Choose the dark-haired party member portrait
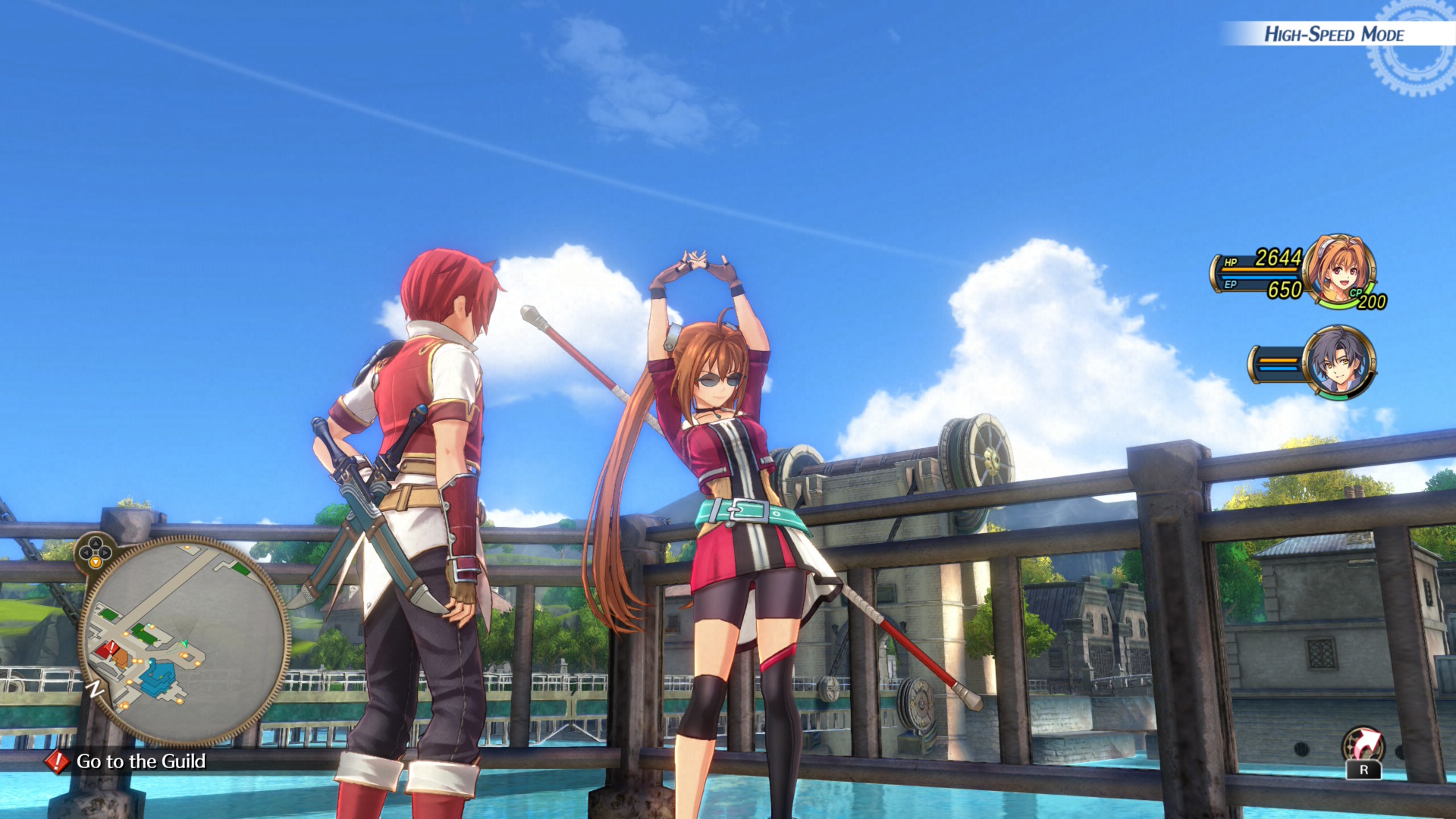 pyautogui.click(x=1339, y=362)
